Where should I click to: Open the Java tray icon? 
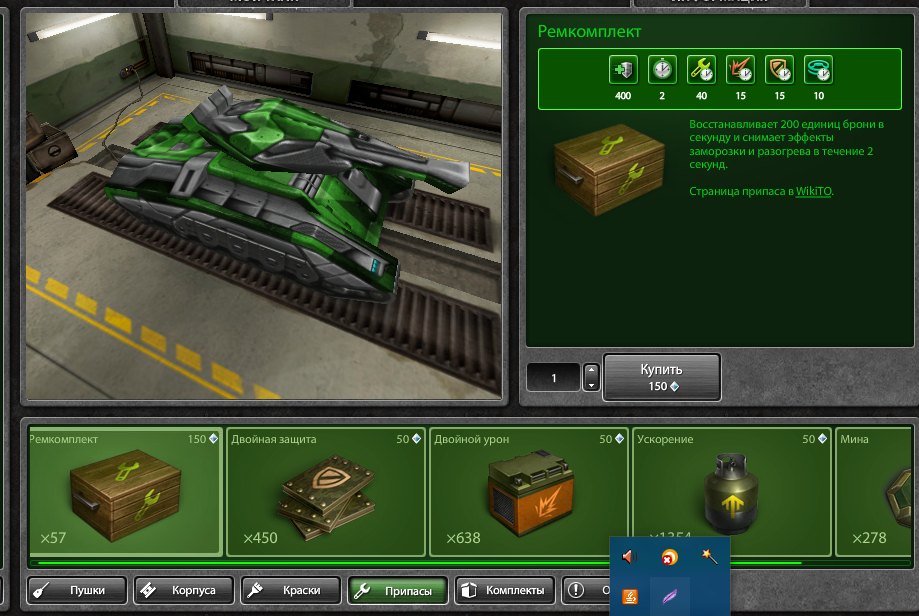[630, 597]
